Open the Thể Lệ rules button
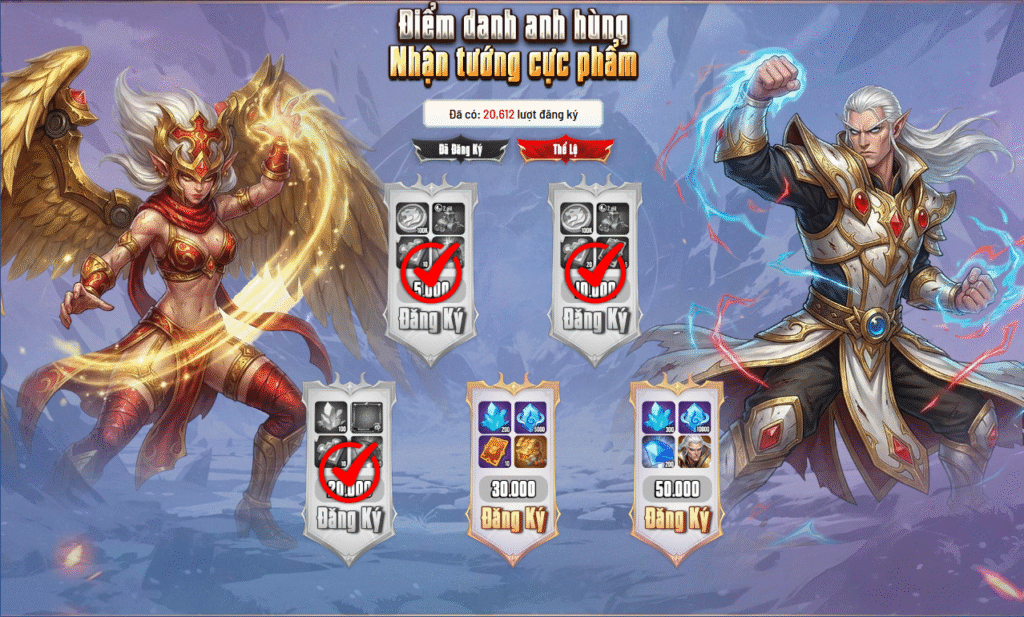The width and height of the screenshot is (1024, 617). click(x=553, y=150)
